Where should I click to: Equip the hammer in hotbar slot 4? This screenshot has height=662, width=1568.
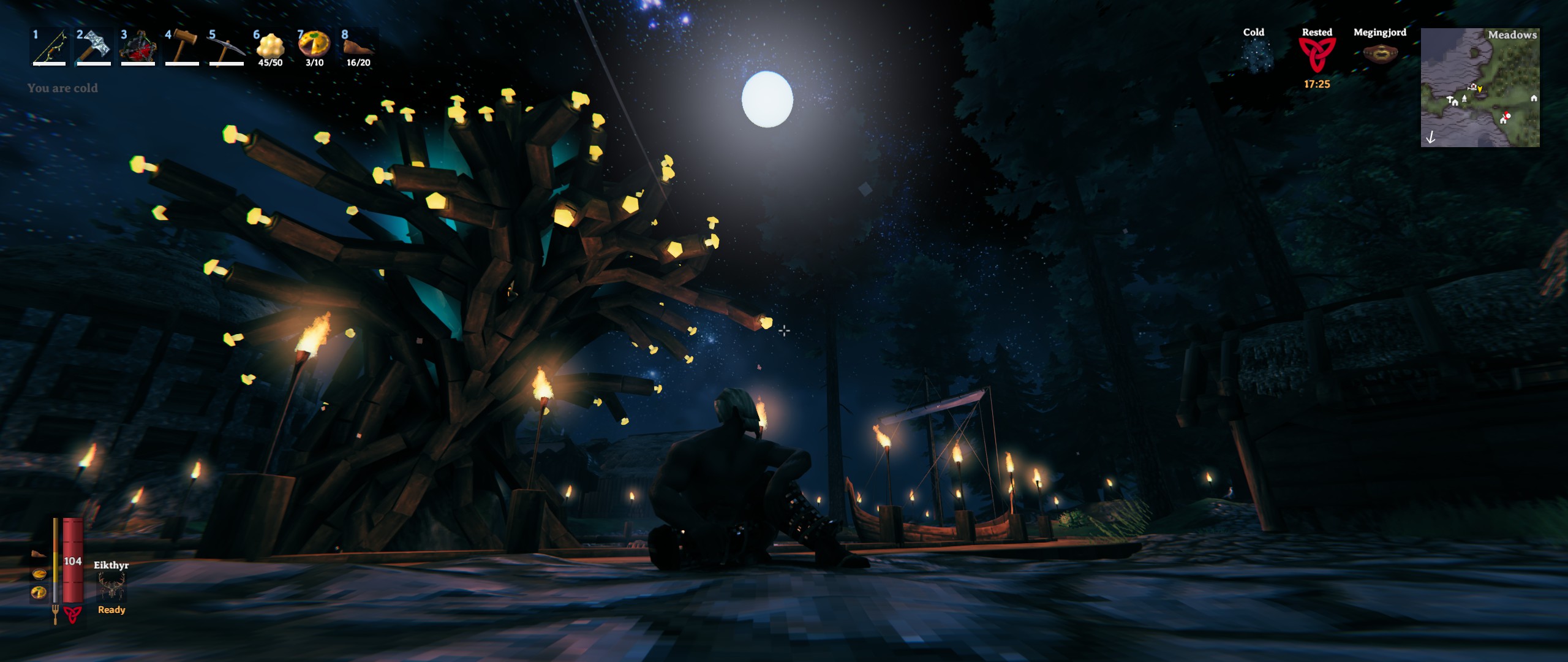pyautogui.click(x=180, y=48)
